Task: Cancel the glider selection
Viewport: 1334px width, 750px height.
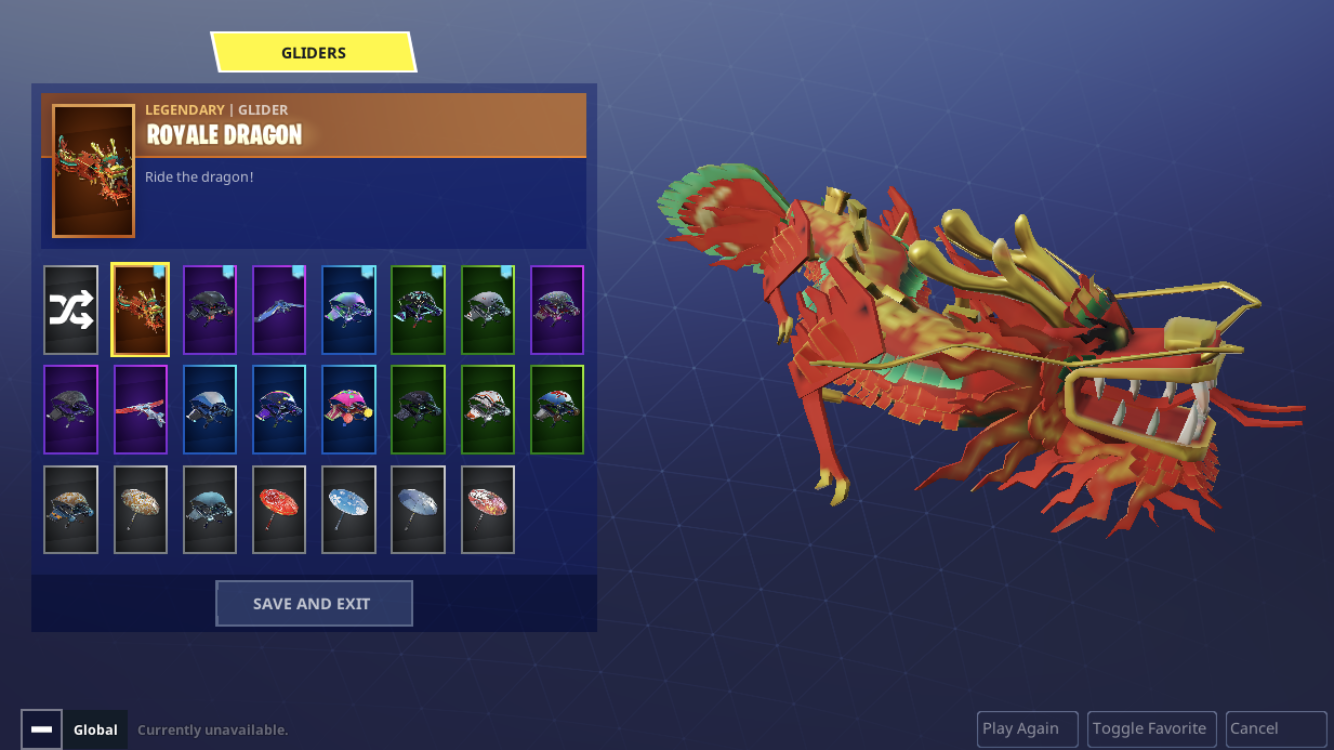Action: tap(1275, 729)
